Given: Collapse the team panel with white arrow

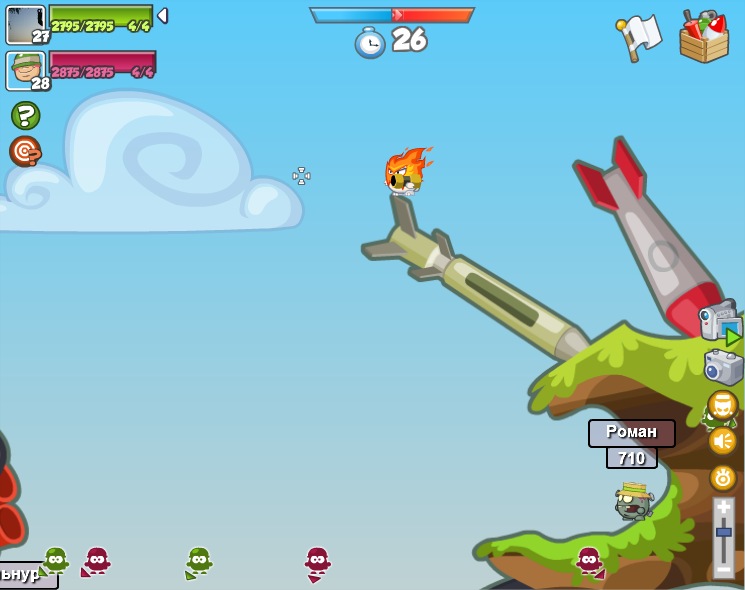Looking at the screenshot, I should (162, 16).
